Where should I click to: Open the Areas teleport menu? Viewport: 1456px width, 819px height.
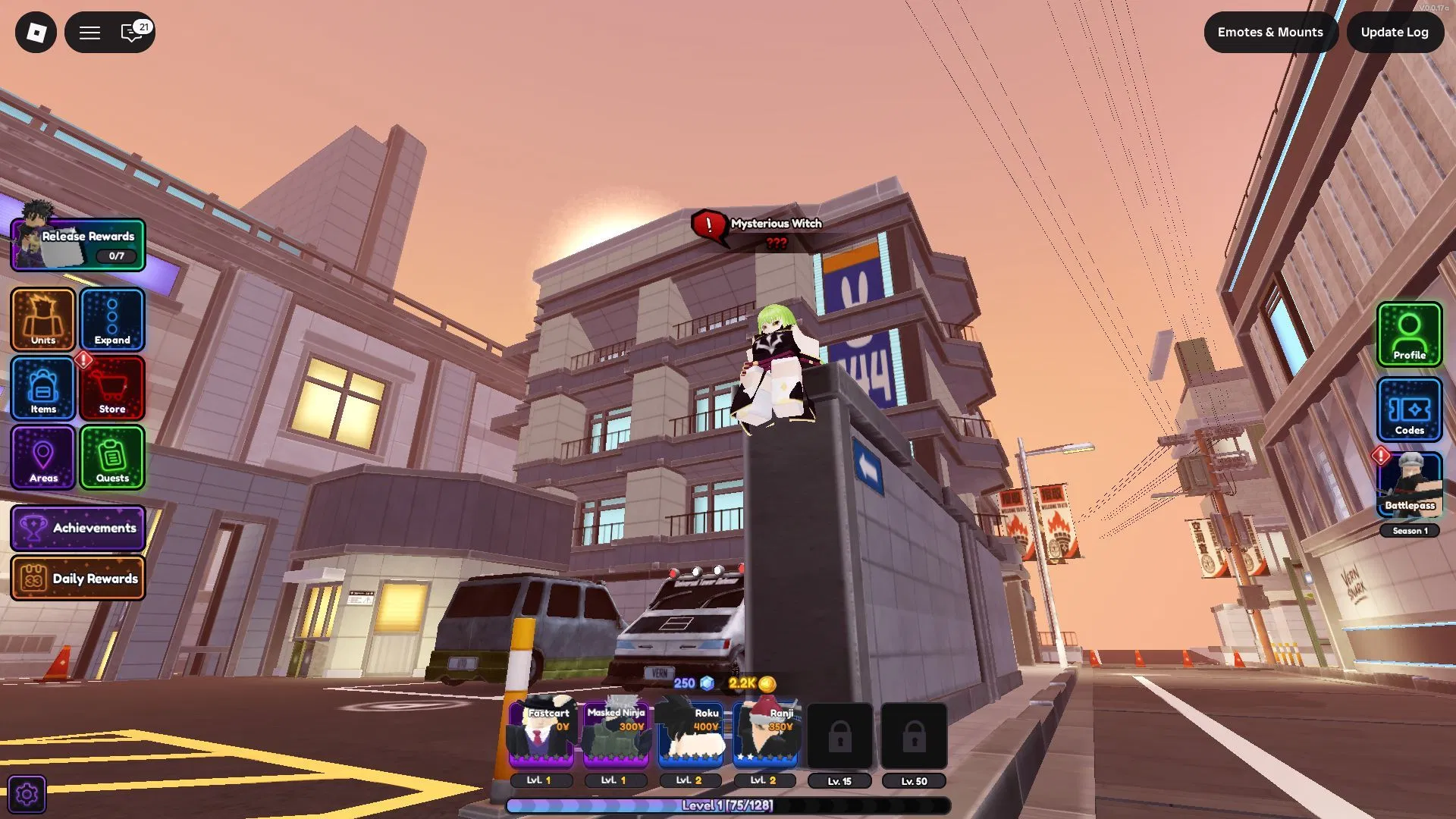click(x=42, y=458)
